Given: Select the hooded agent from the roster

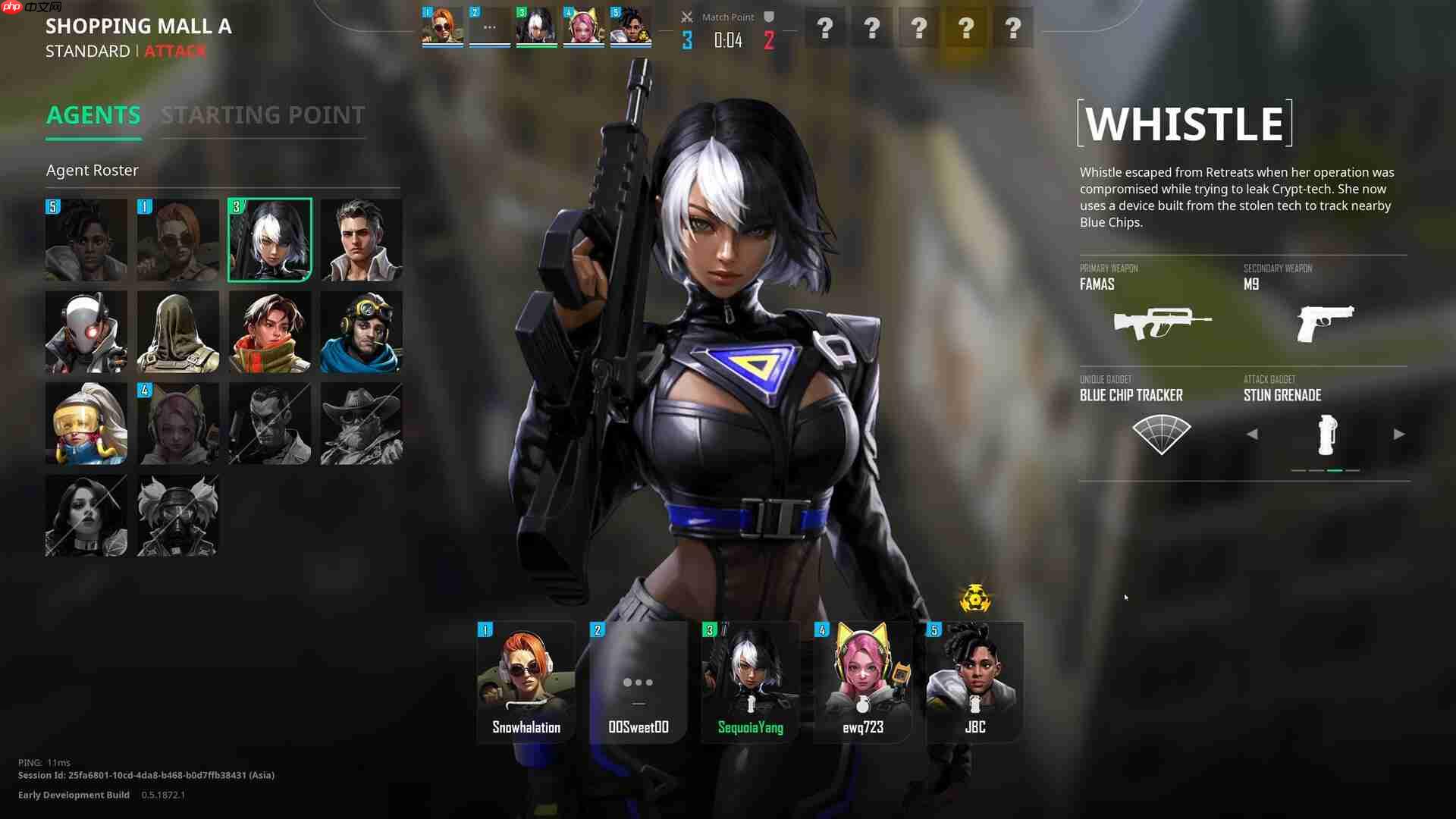Looking at the screenshot, I should (x=177, y=331).
